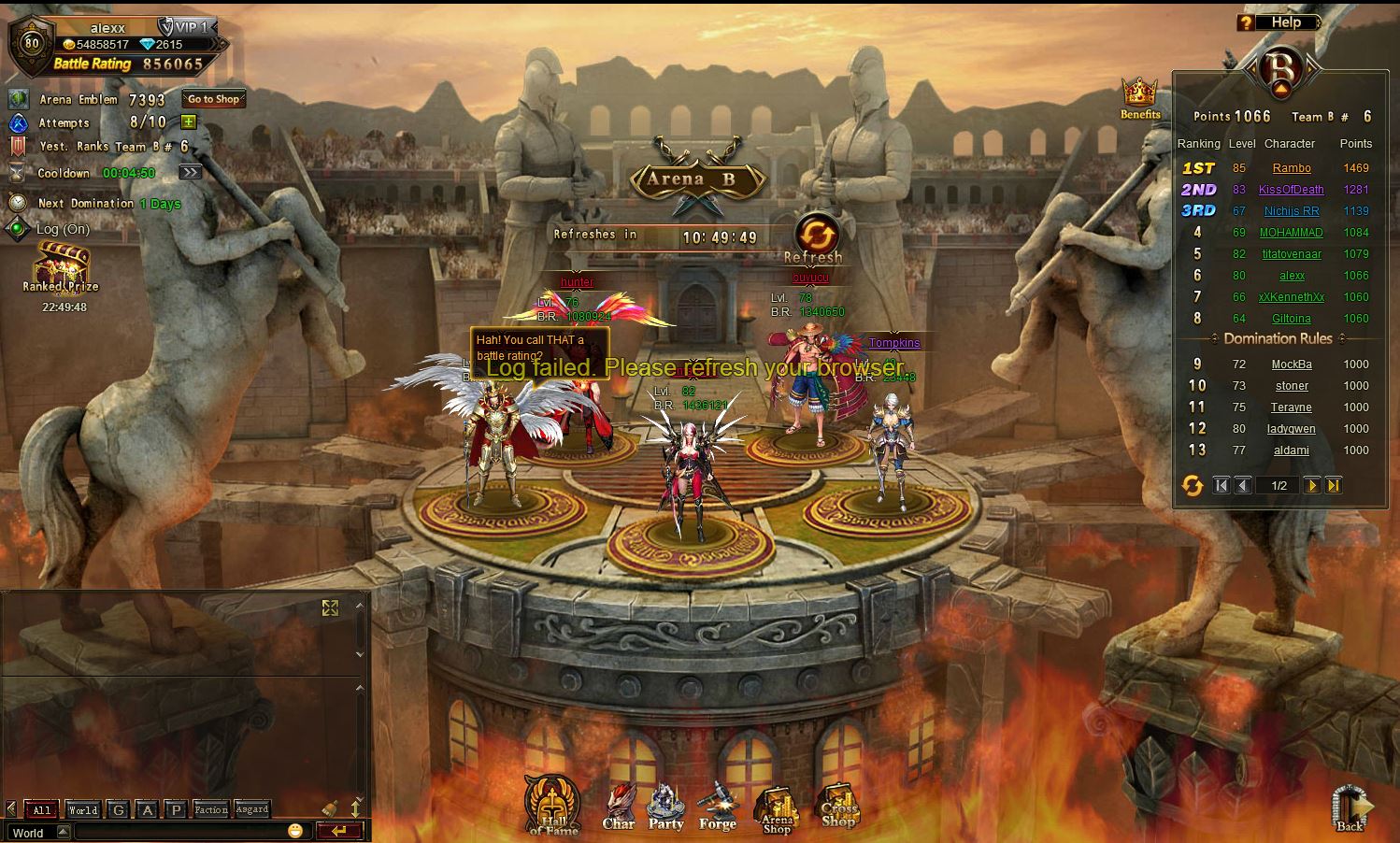The image size is (1400, 843).
Task: Open the Ranked Prize chest
Action: click(x=63, y=266)
